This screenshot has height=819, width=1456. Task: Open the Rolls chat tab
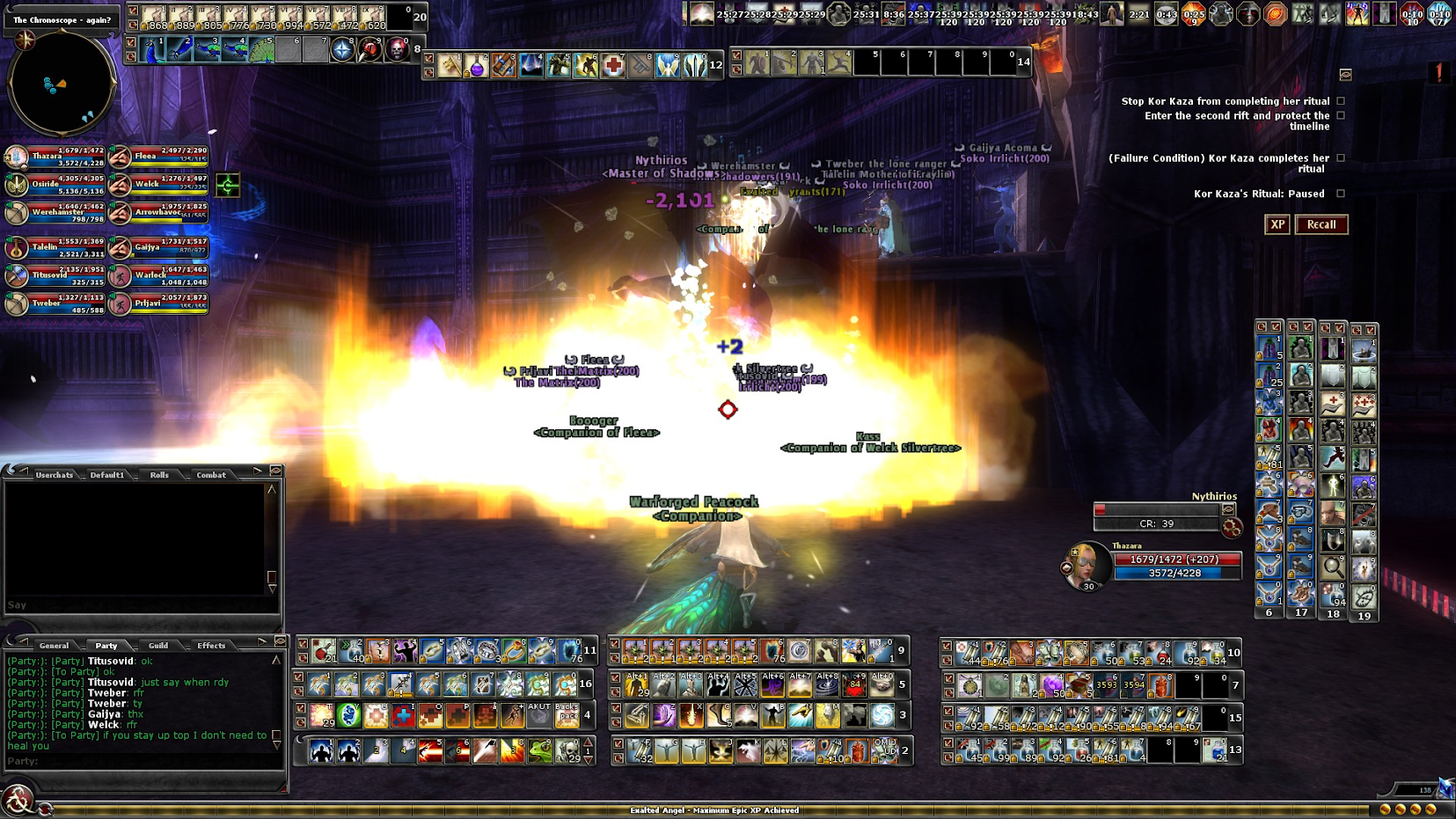159,475
